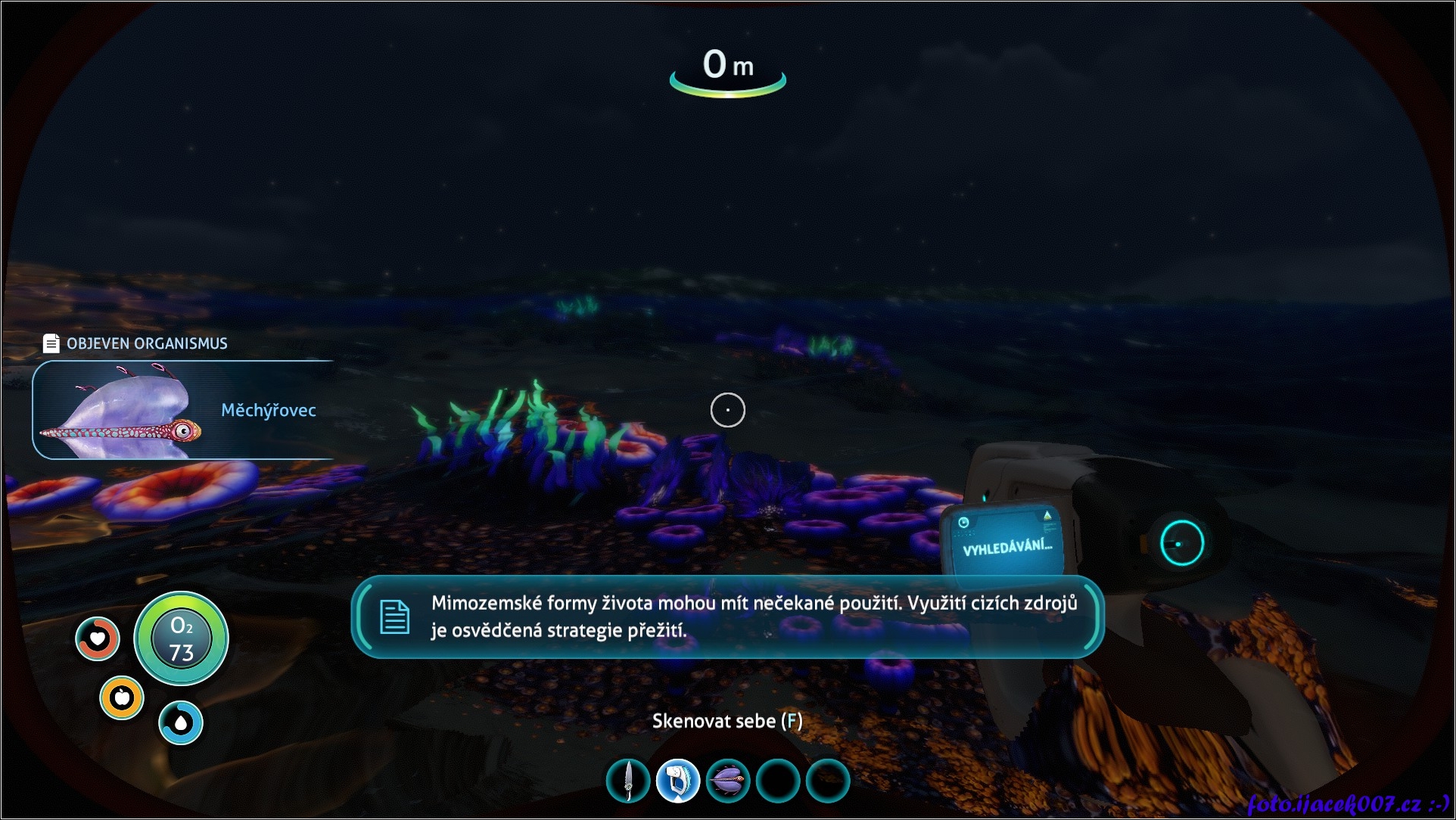The width and height of the screenshot is (1456, 820).
Task: Select the scanner tool hotbar slot
Action: tap(678, 781)
